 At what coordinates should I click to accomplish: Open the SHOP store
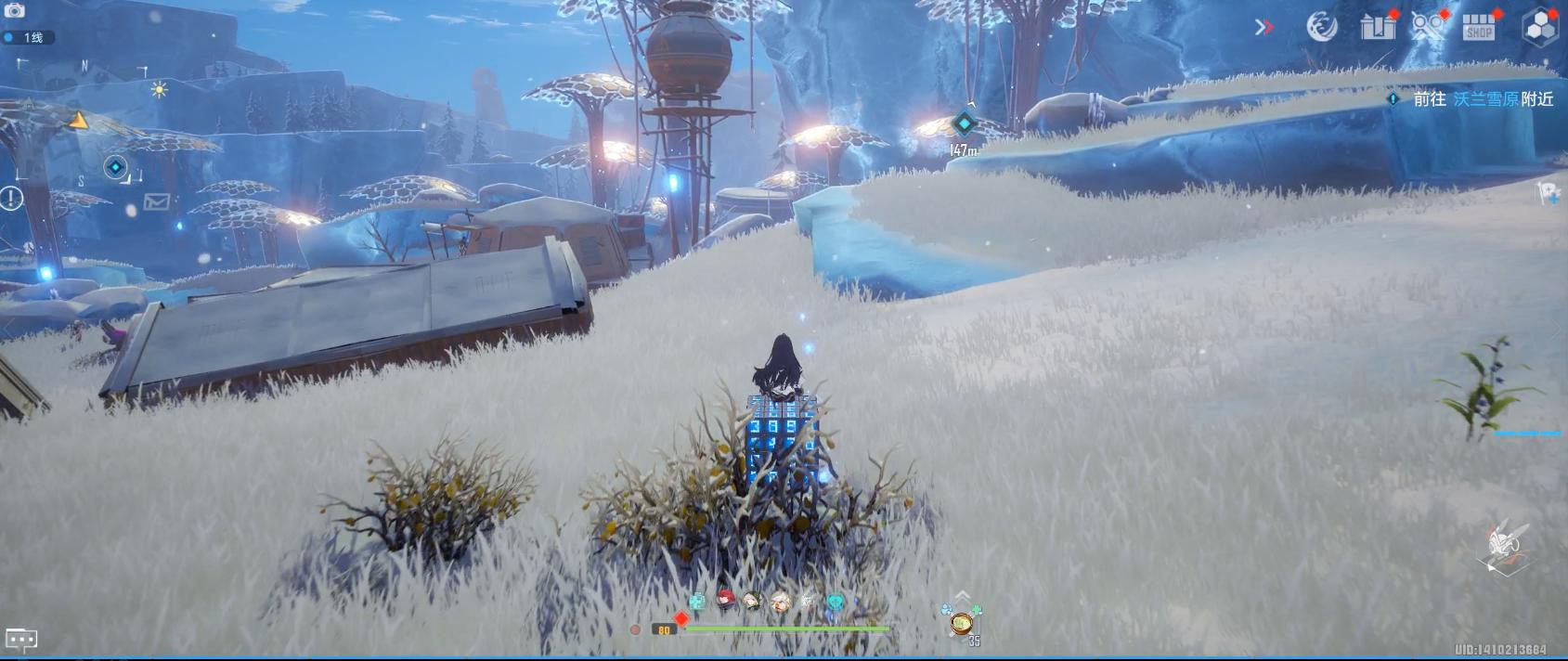[1479, 27]
